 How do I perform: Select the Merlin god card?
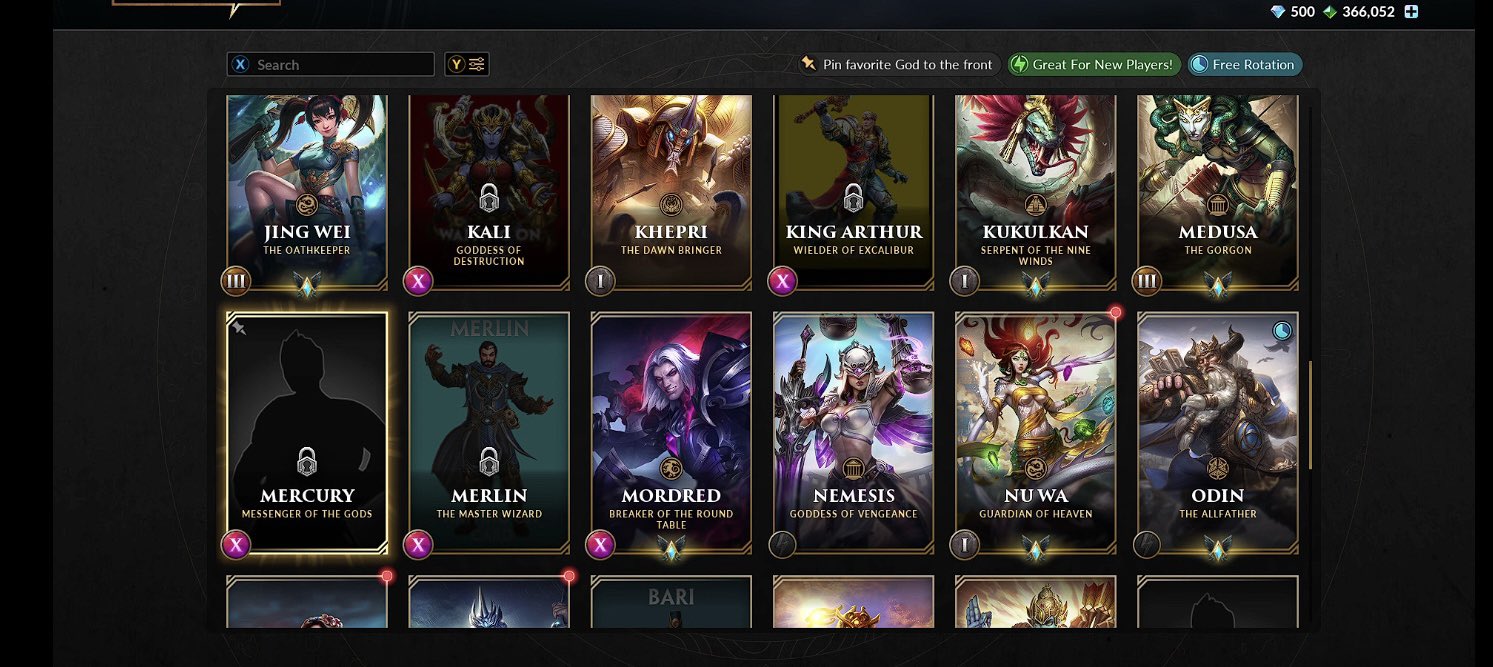pos(489,432)
